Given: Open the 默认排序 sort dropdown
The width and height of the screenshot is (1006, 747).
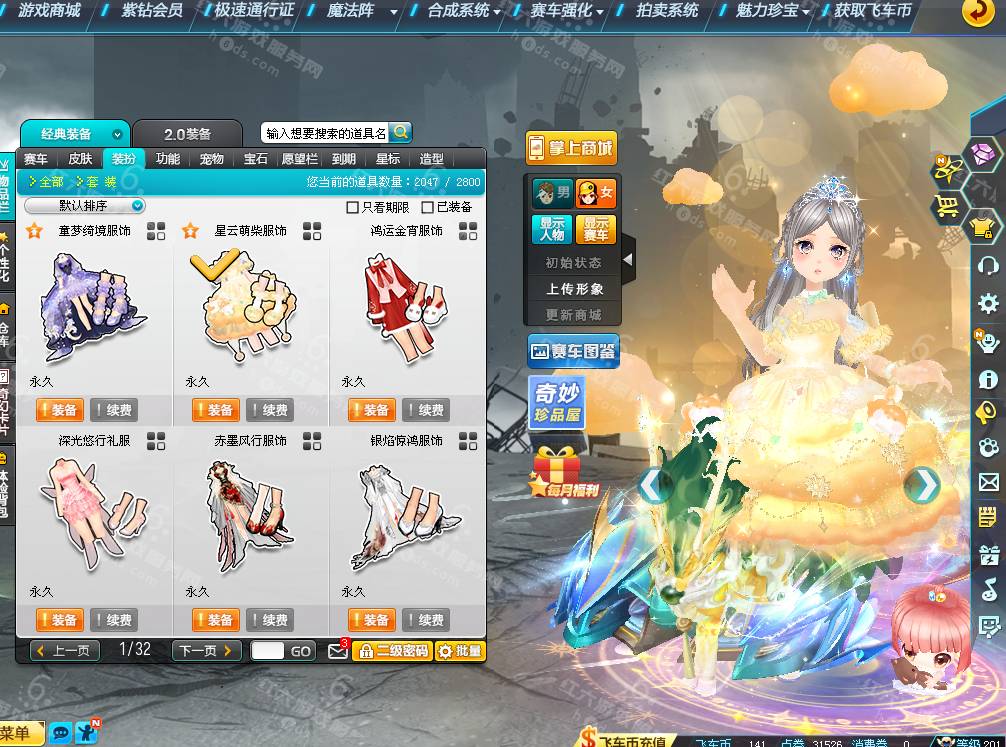Looking at the screenshot, I should [x=85, y=206].
